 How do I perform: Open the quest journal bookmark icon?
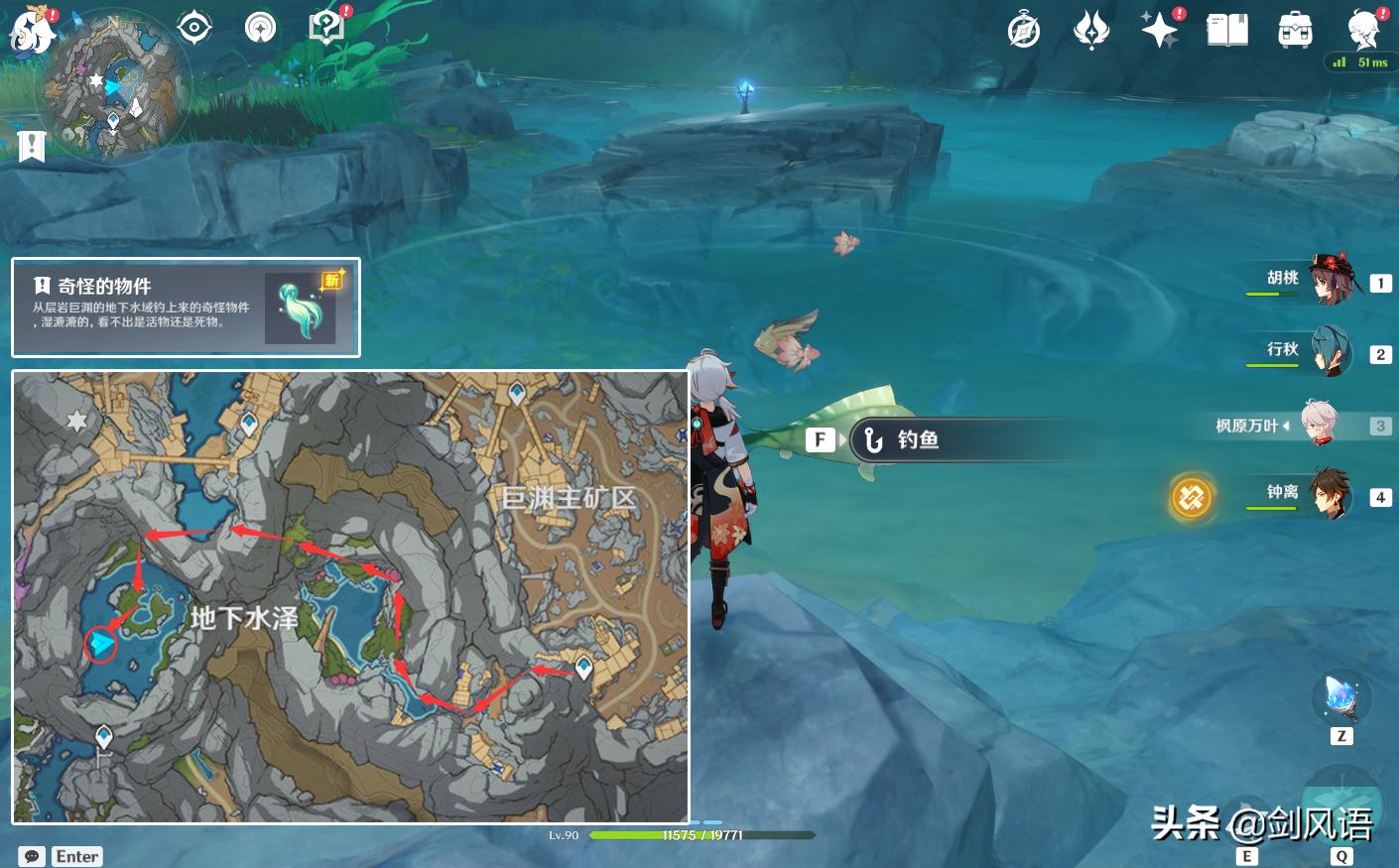[32, 146]
